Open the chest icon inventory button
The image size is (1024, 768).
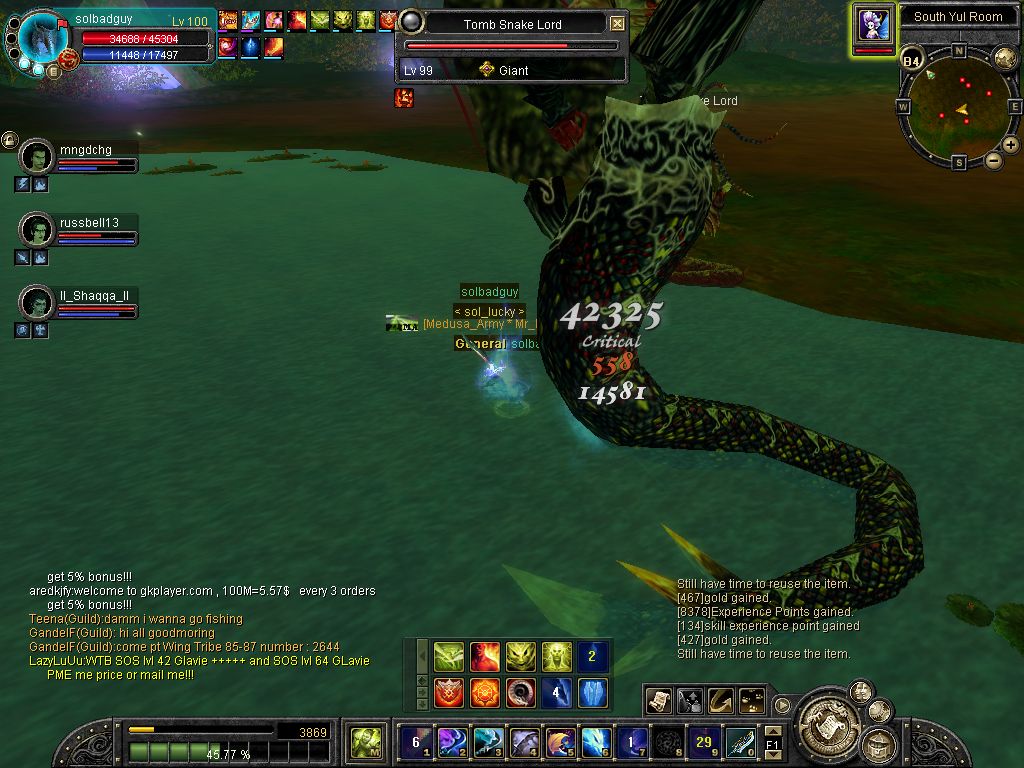[880, 743]
